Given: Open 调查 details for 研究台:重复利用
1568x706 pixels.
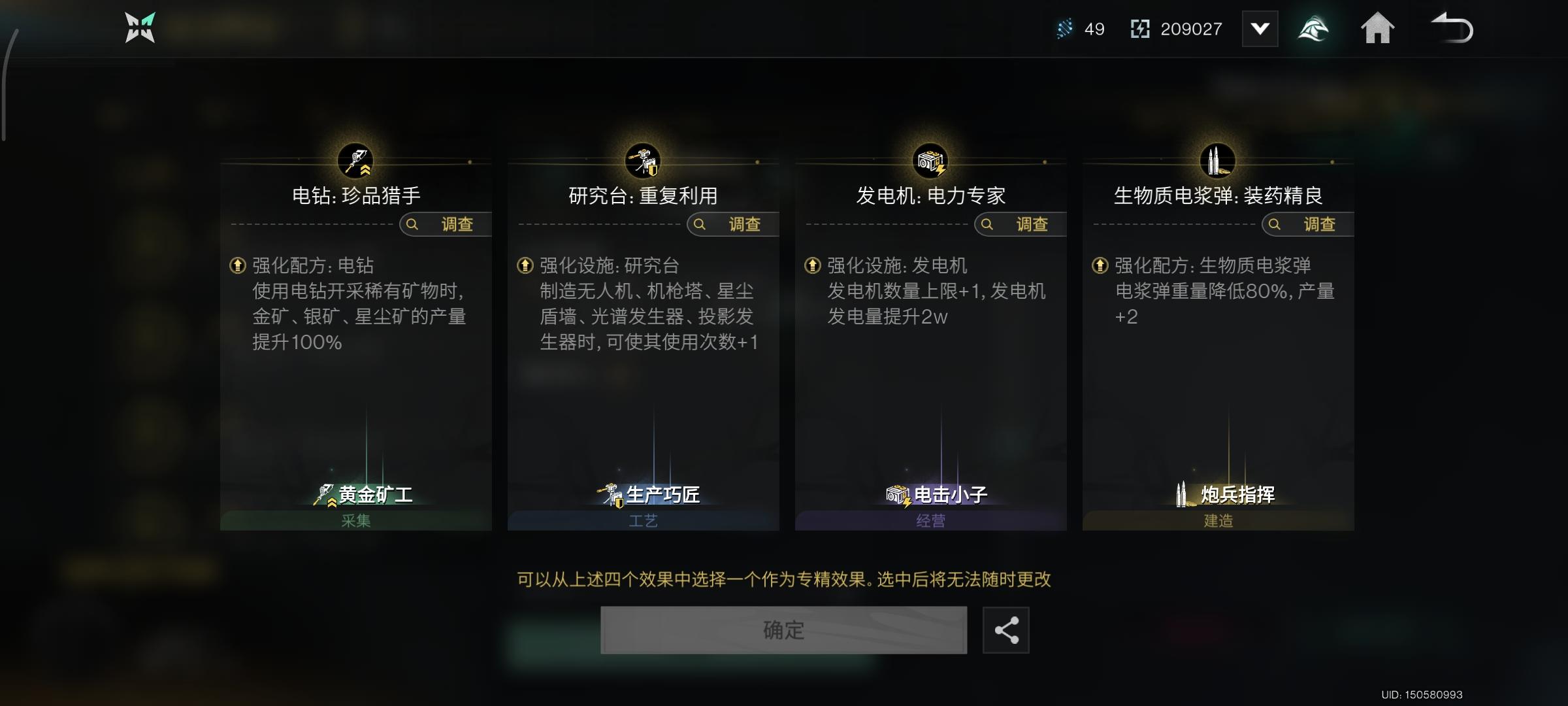Looking at the screenshot, I should tap(732, 224).
